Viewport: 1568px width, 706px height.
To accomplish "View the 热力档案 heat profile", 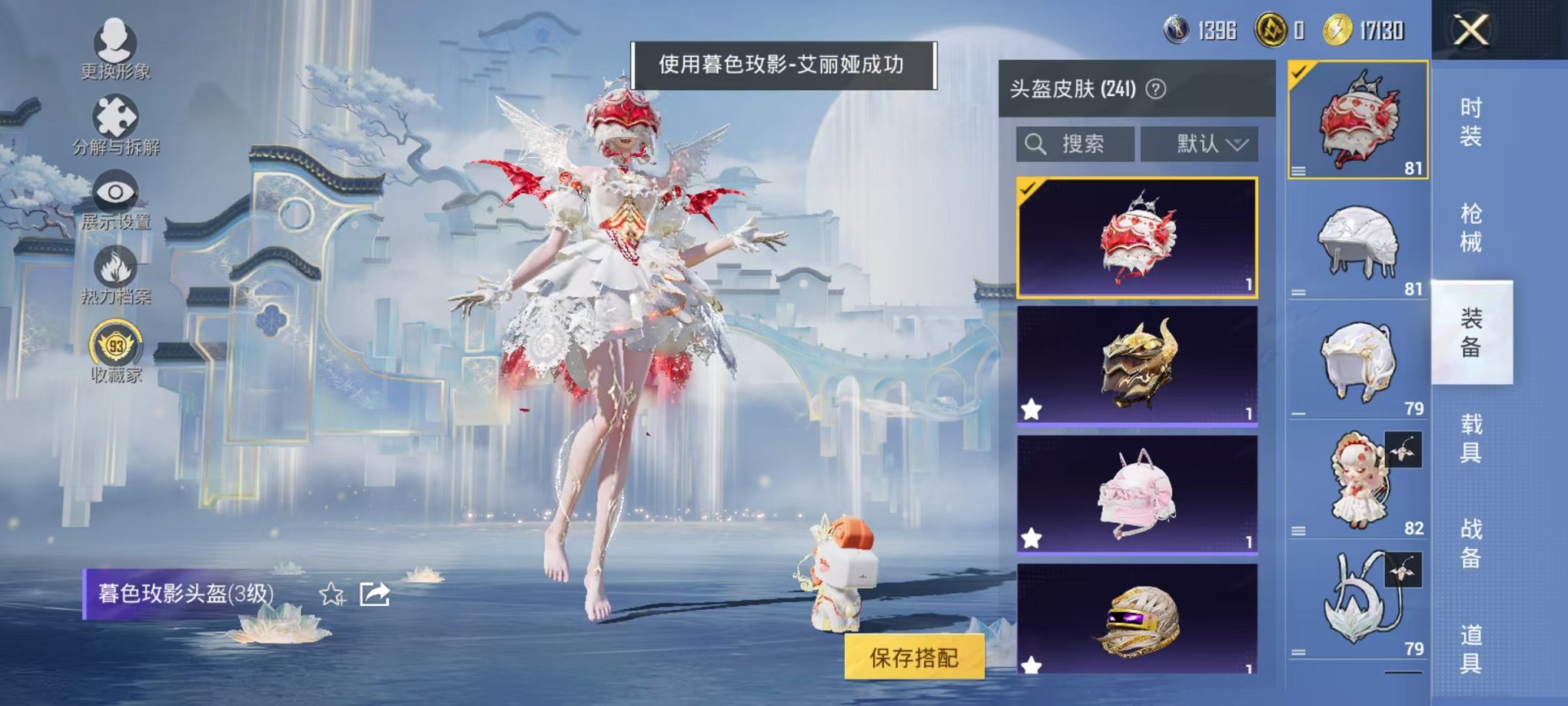I will [114, 269].
